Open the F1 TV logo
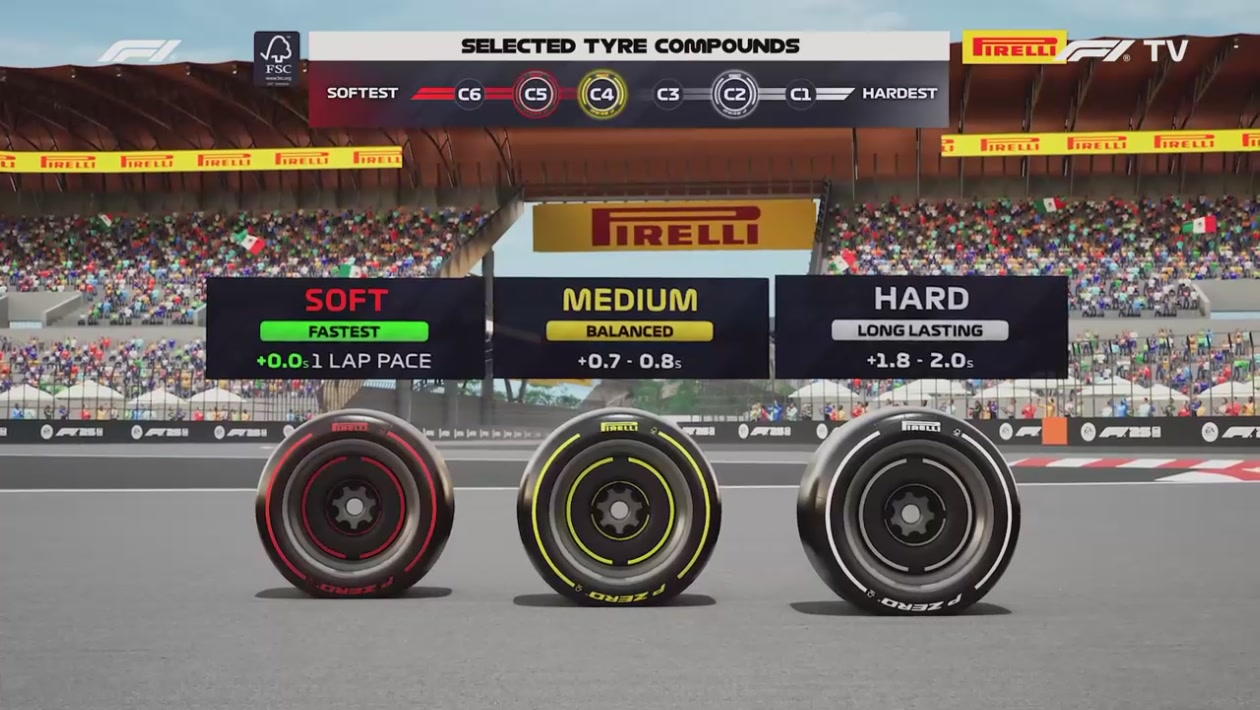1260x710 pixels. click(1127, 50)
